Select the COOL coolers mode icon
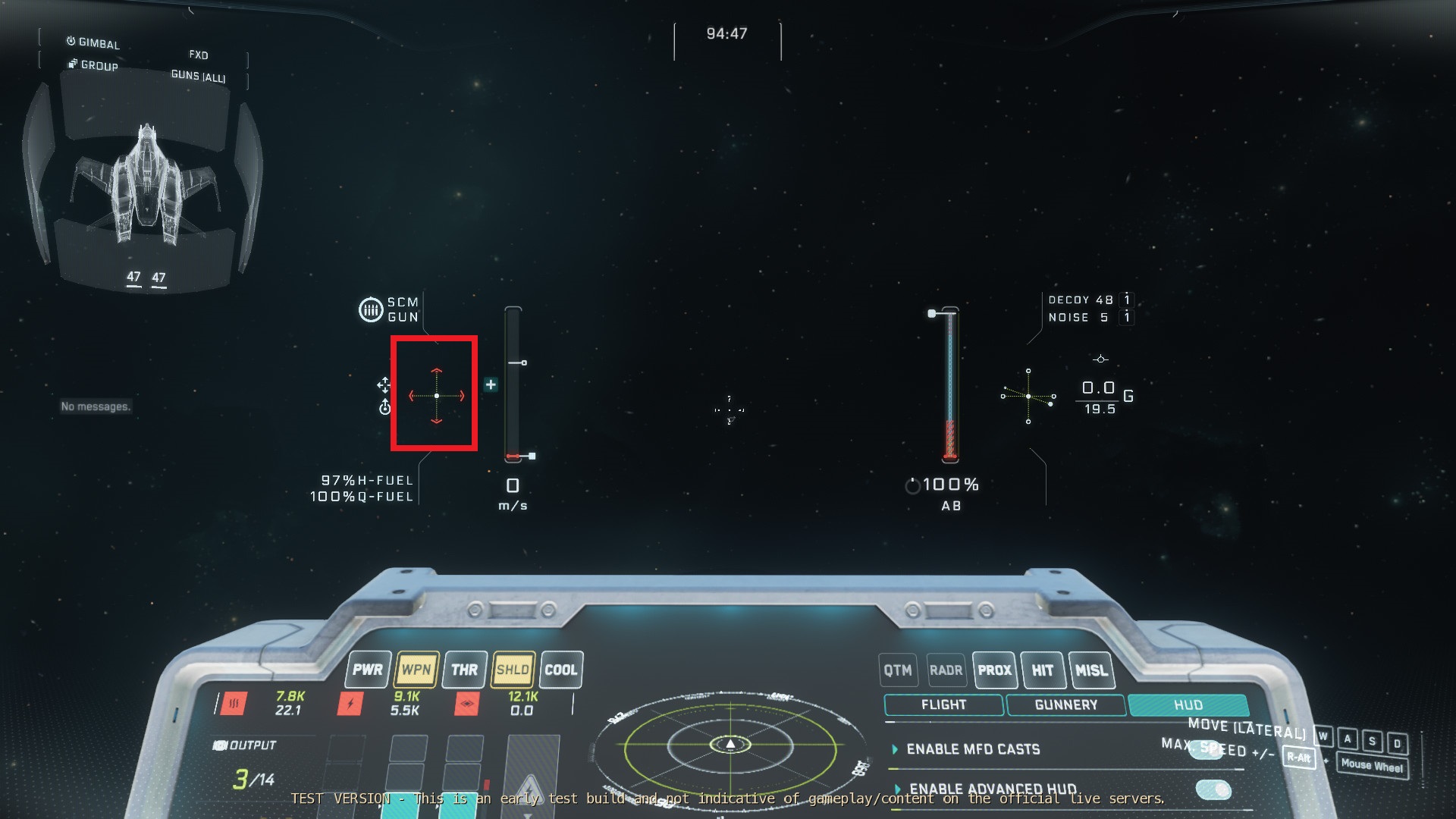Image resolution: width=1456 pixels, height=819 pixels. pyautogui.click(x=560, y=670)
